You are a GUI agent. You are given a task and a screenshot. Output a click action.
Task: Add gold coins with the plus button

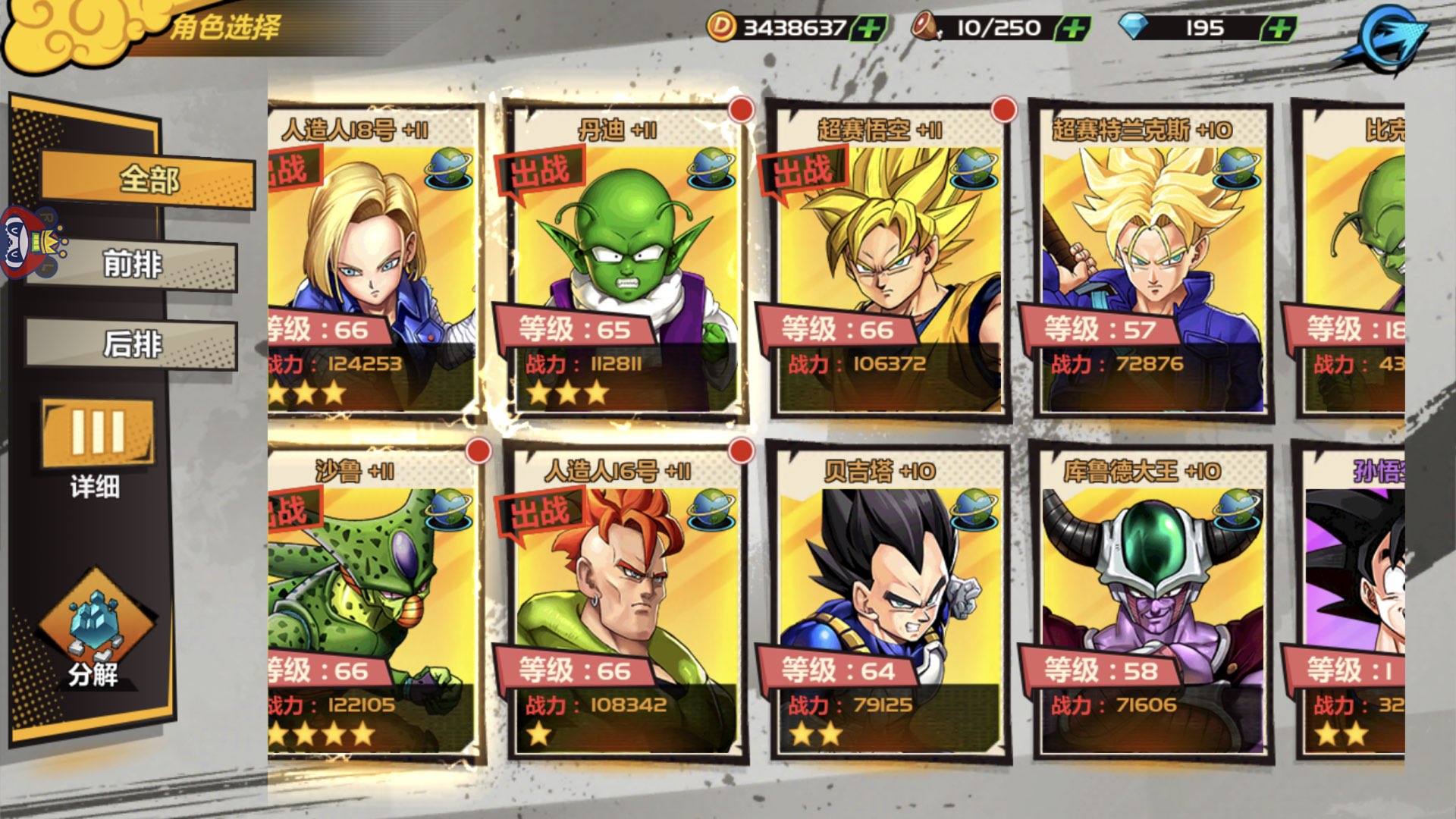pyautogui.click(x=869, y=29)
